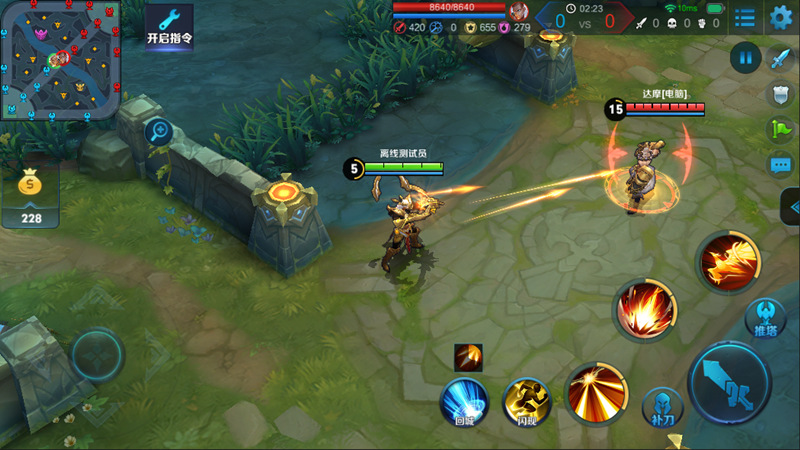Activate the flaming beast ultimate skill

click(x=728, y=262)
